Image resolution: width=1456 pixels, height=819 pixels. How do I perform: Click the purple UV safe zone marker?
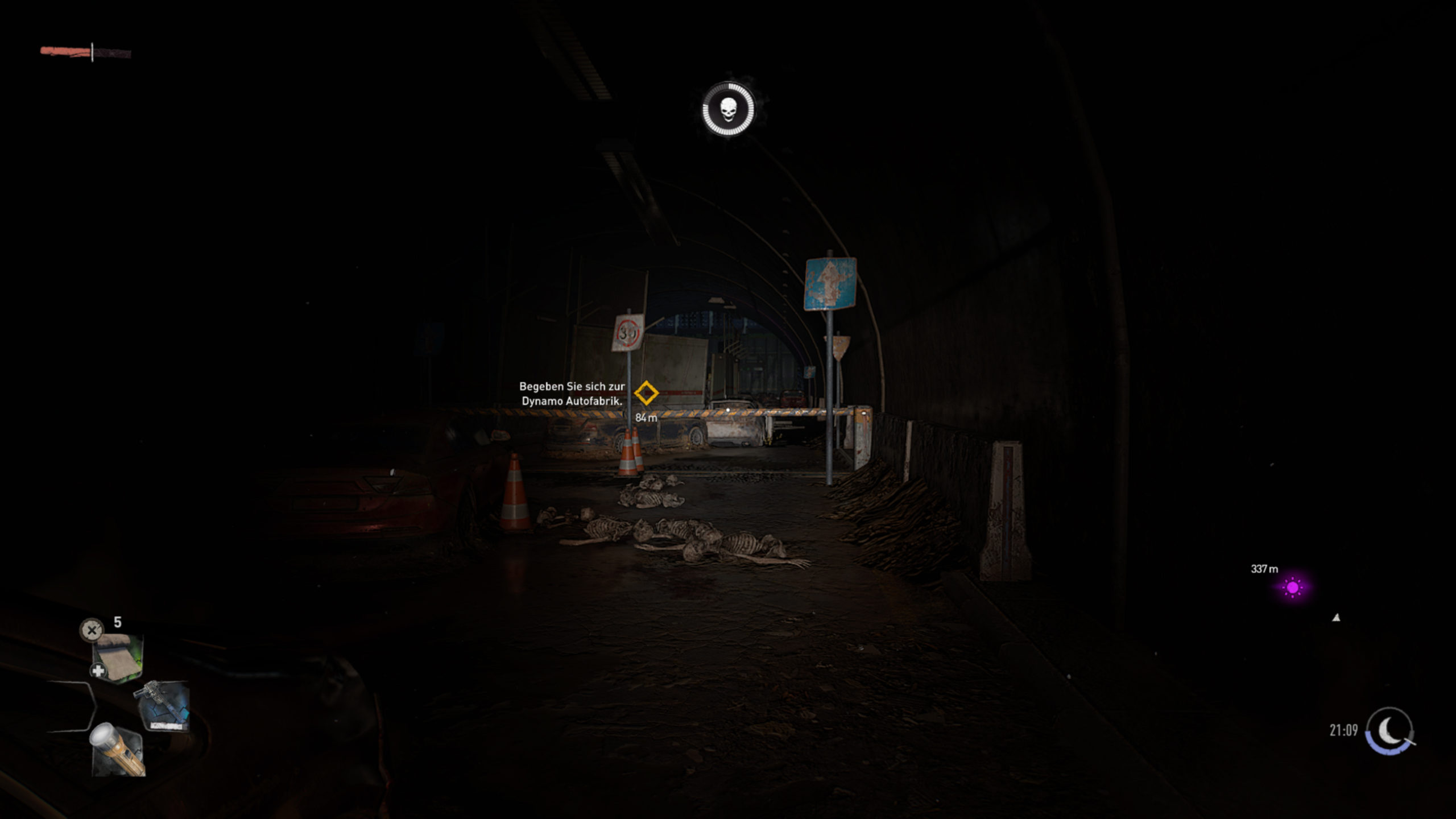(1293, 588)
